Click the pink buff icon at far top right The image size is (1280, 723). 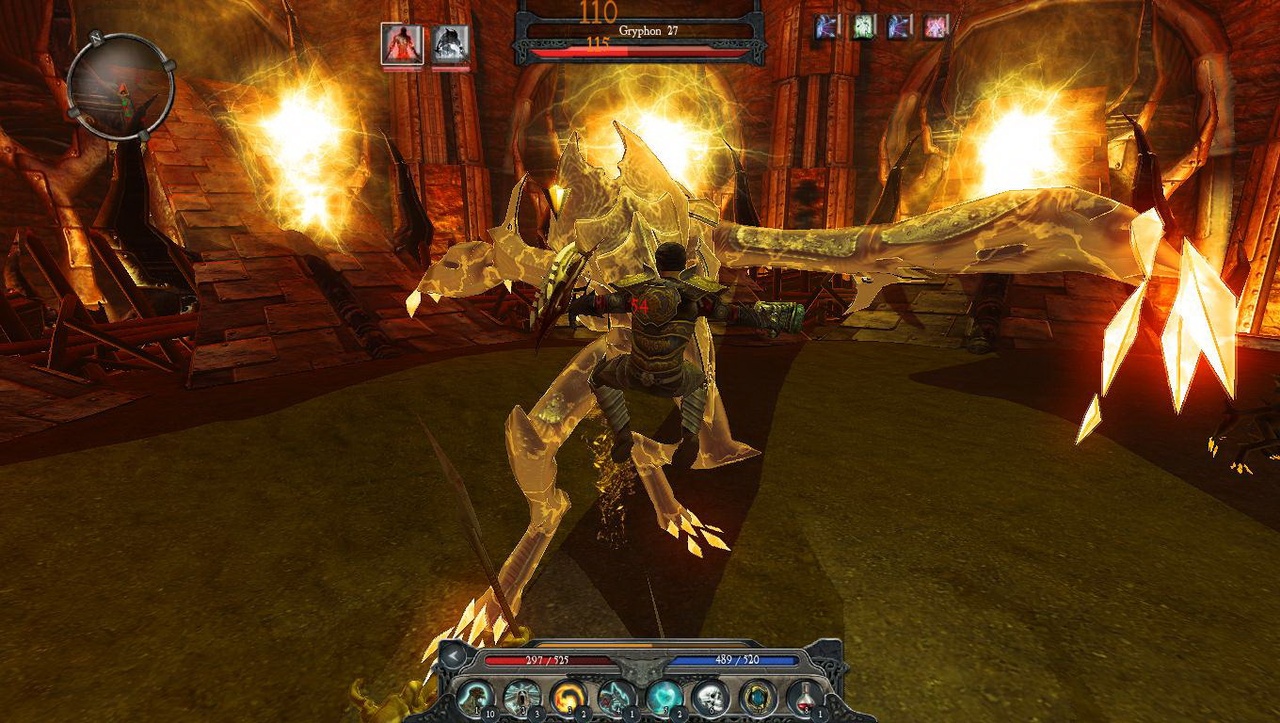point(934,26)
